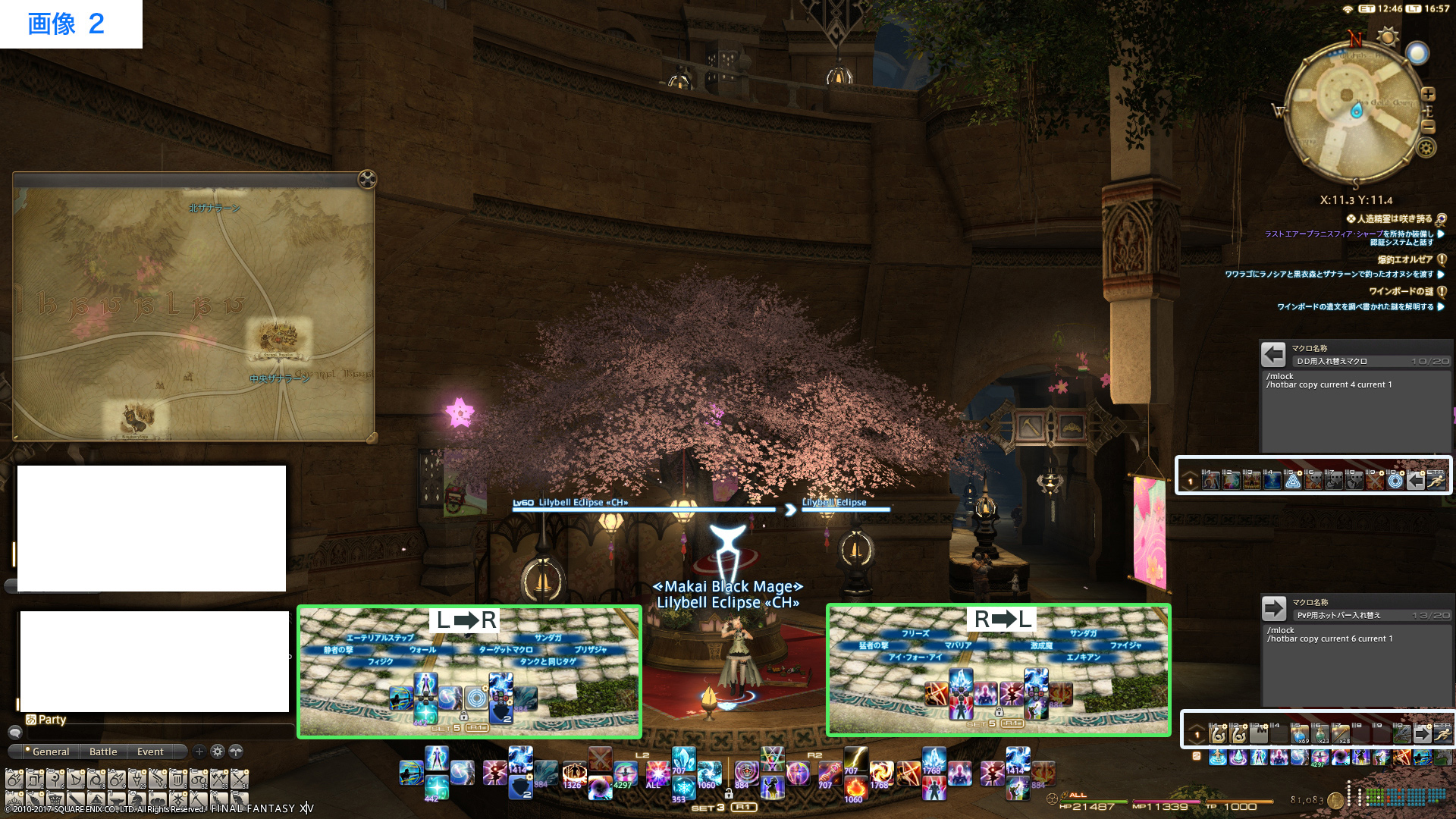Select the 爆釣エオルゼア quest in tracker
The image size is (1456, 819).
tap(1404, 259)
